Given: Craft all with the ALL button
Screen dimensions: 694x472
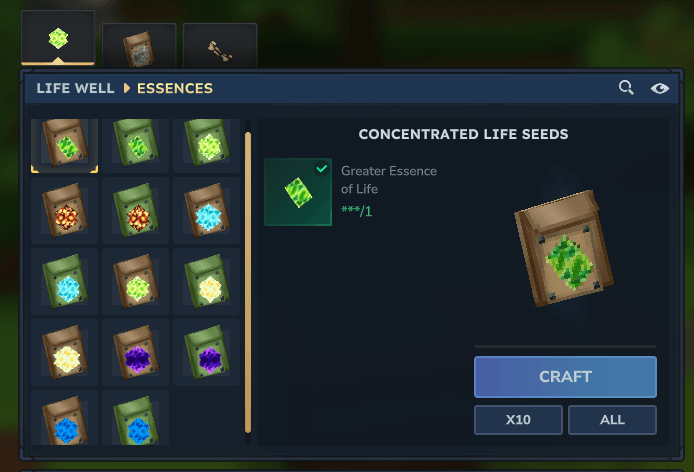Looking at the screenshot, I should 612,420.
